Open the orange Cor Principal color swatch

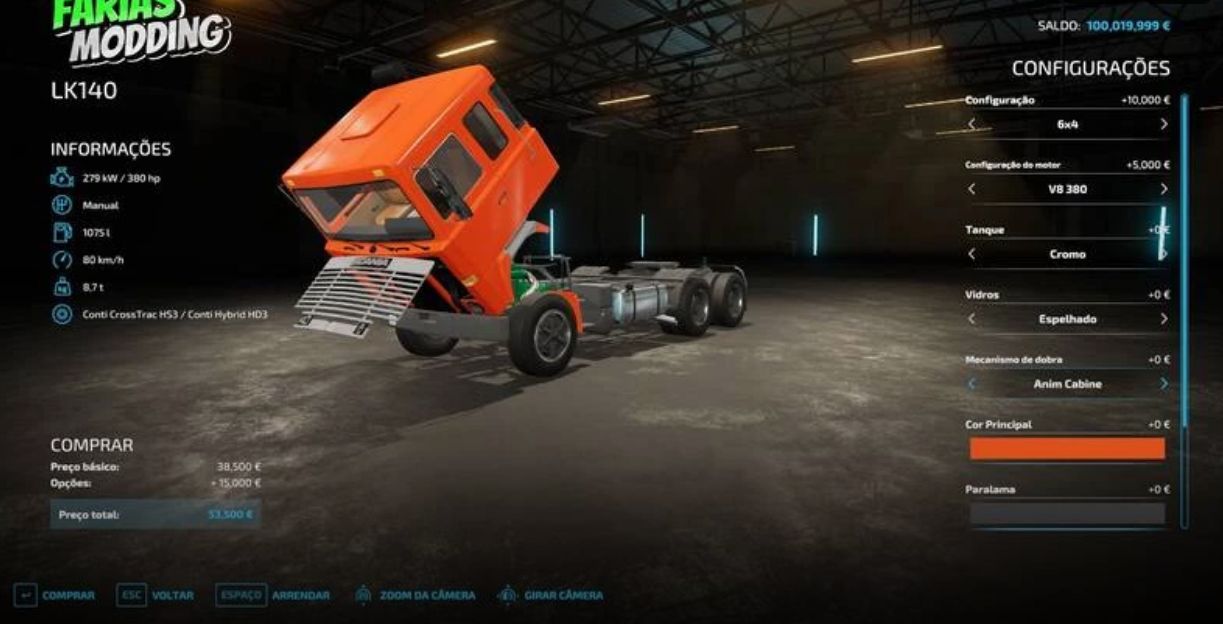coord(1067,449)
